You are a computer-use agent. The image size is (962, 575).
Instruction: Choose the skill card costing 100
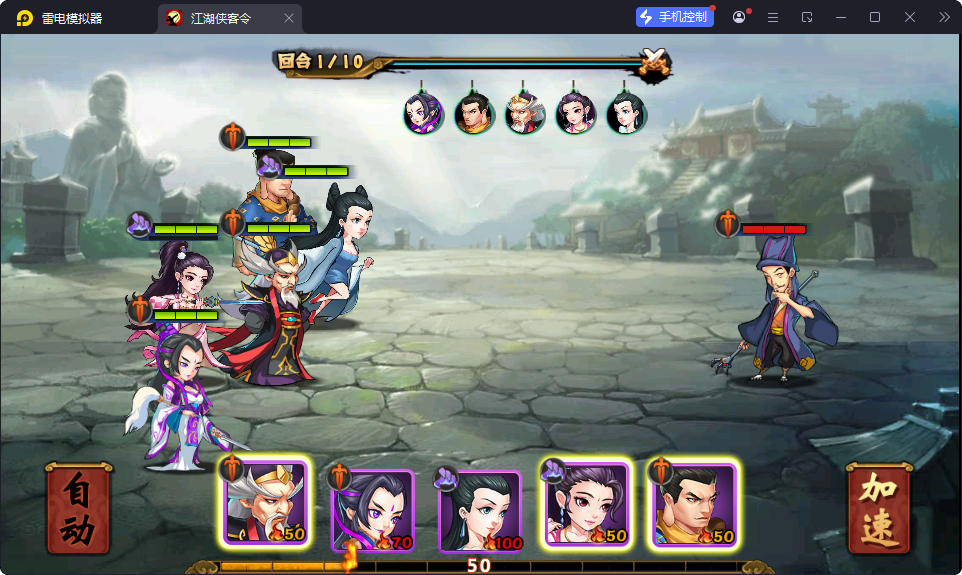tap(479, 510)
